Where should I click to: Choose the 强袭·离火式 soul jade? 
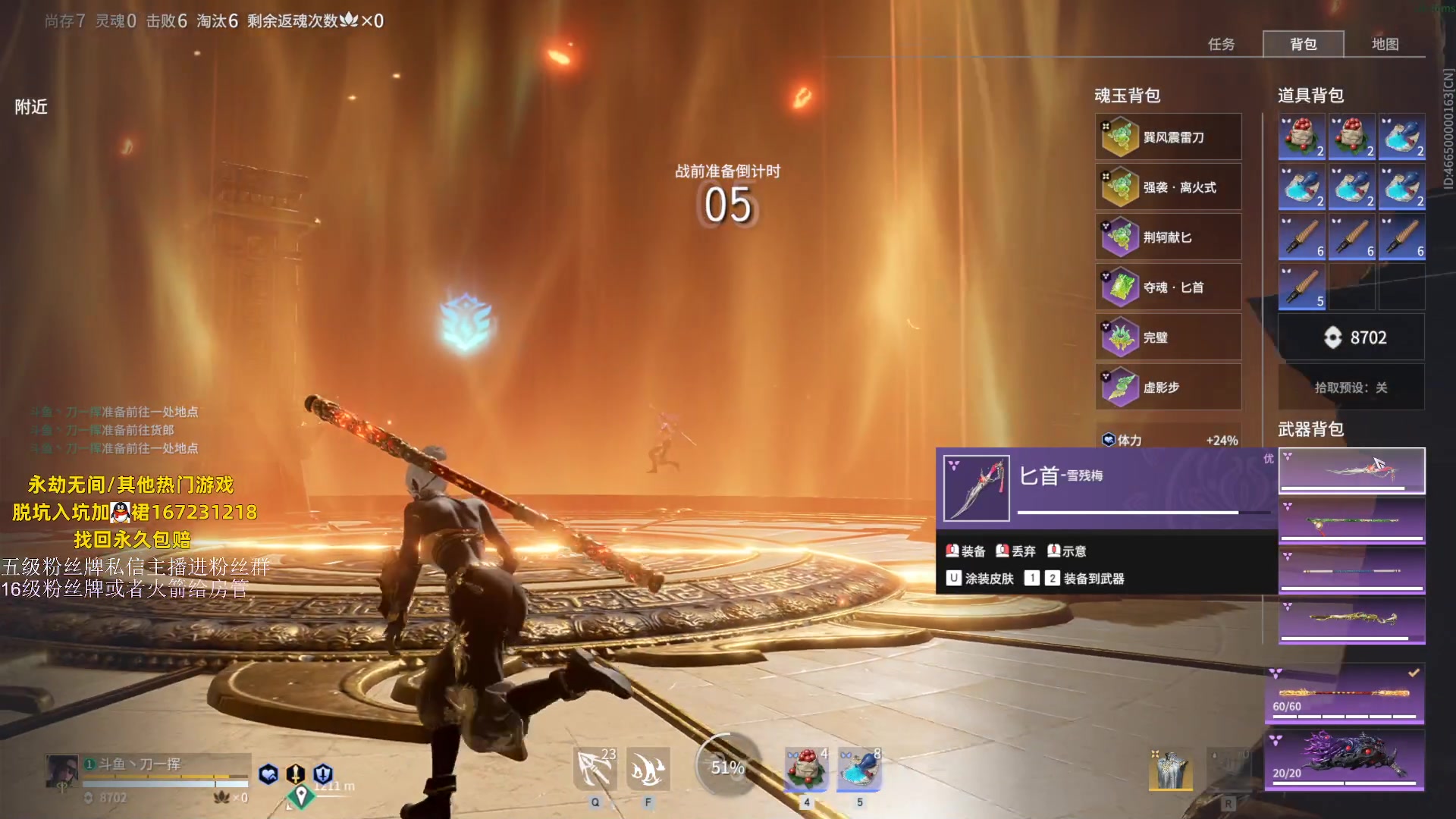pyautogui.click(x=1168, y=187)
